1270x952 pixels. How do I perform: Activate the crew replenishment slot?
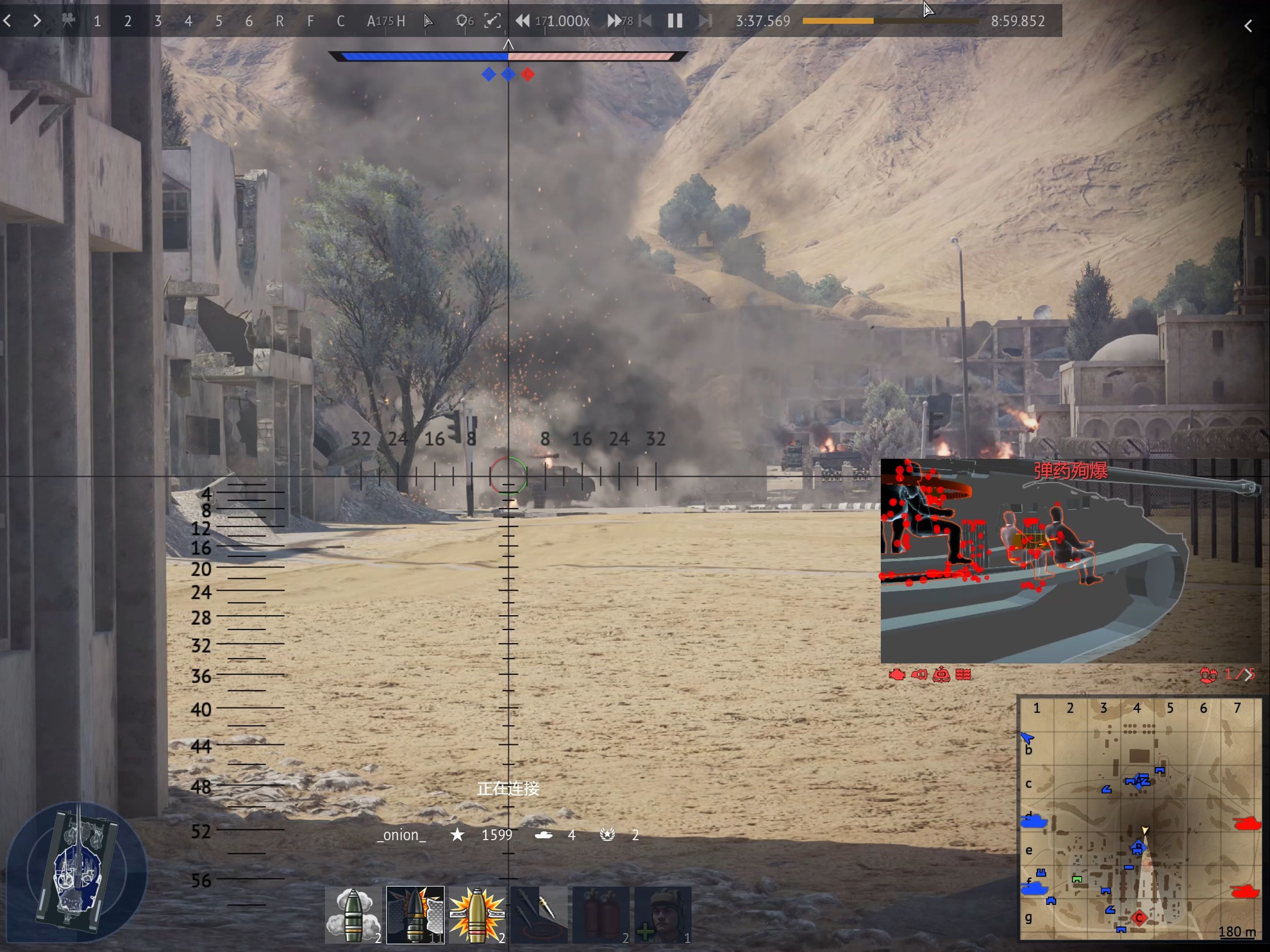[x=663, y=915]
